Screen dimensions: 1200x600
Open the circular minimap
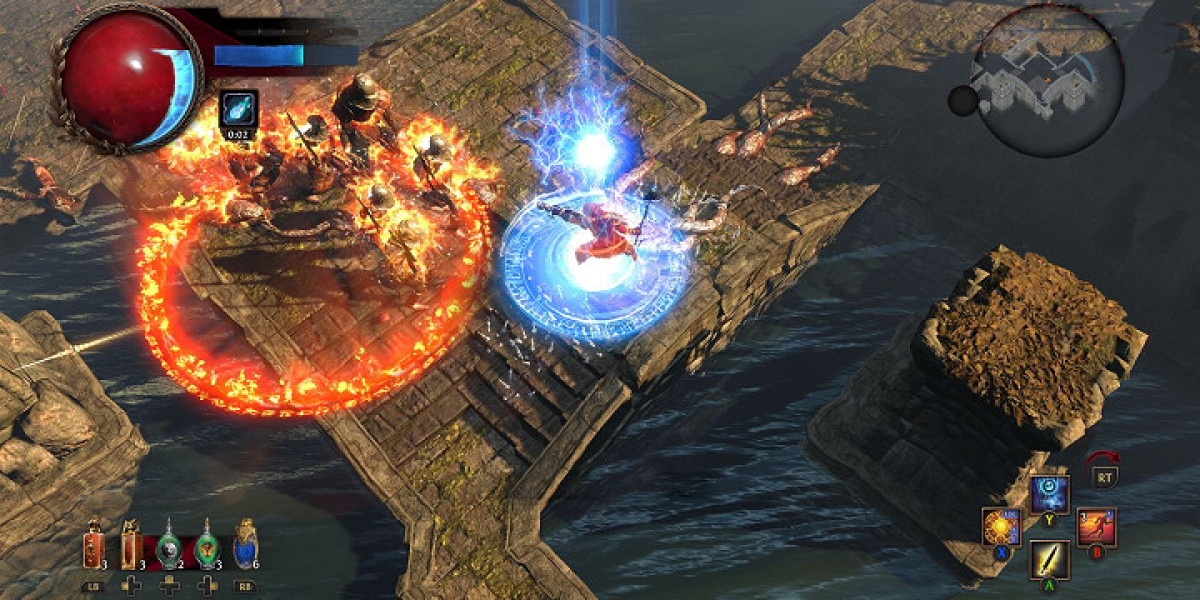(1048, 80)
